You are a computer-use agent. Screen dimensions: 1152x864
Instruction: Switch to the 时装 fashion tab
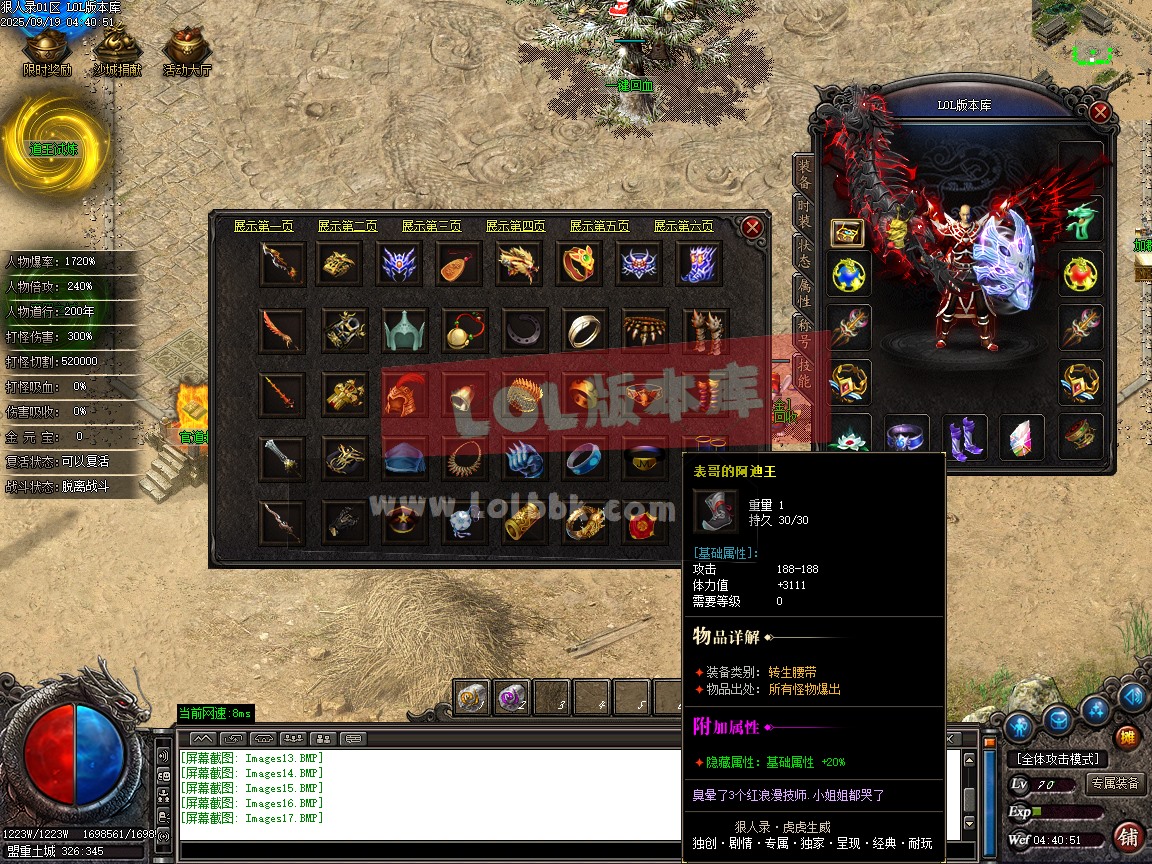click(804, 211)
